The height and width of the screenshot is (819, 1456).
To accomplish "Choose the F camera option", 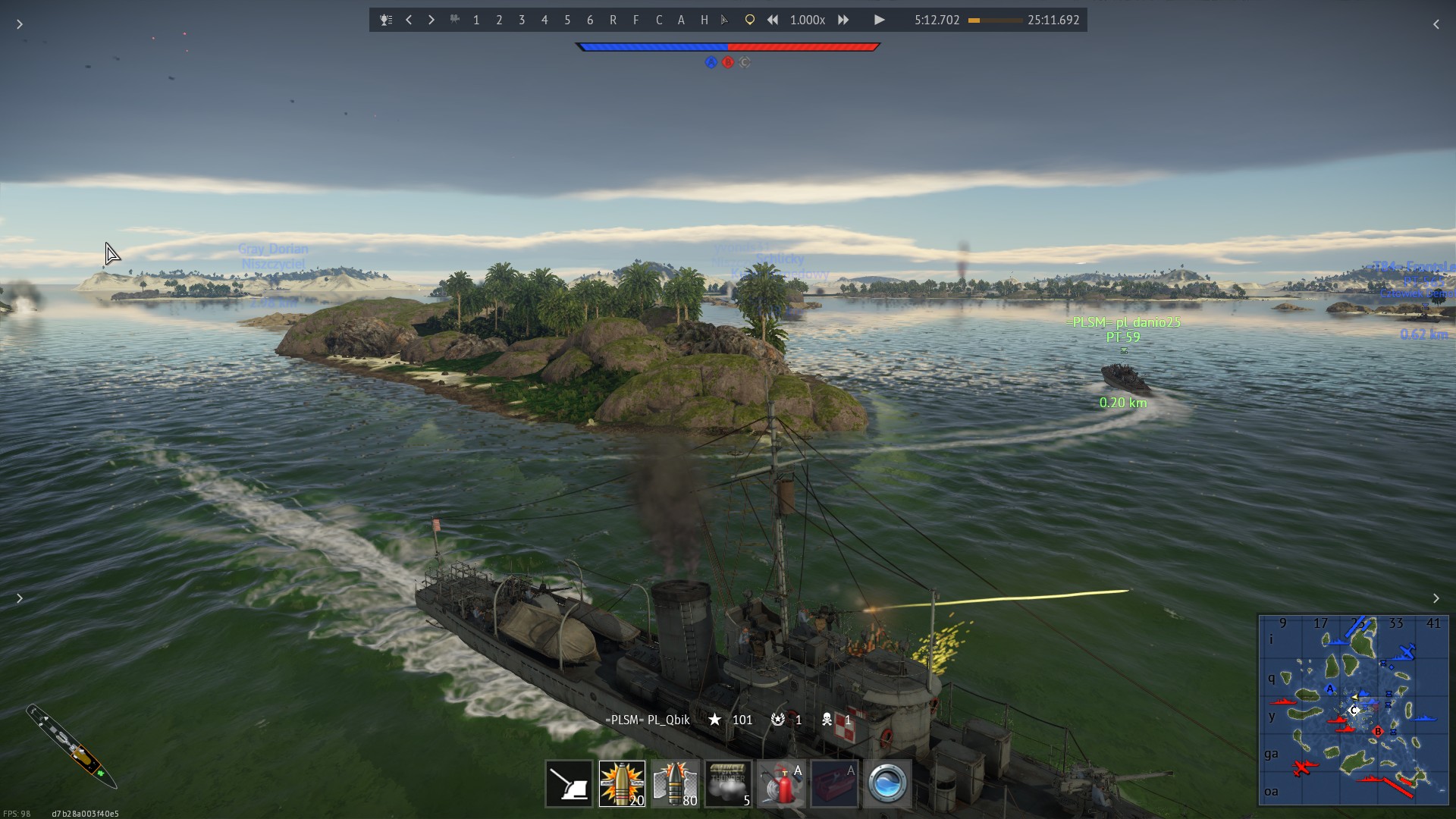I will point(635,20).
